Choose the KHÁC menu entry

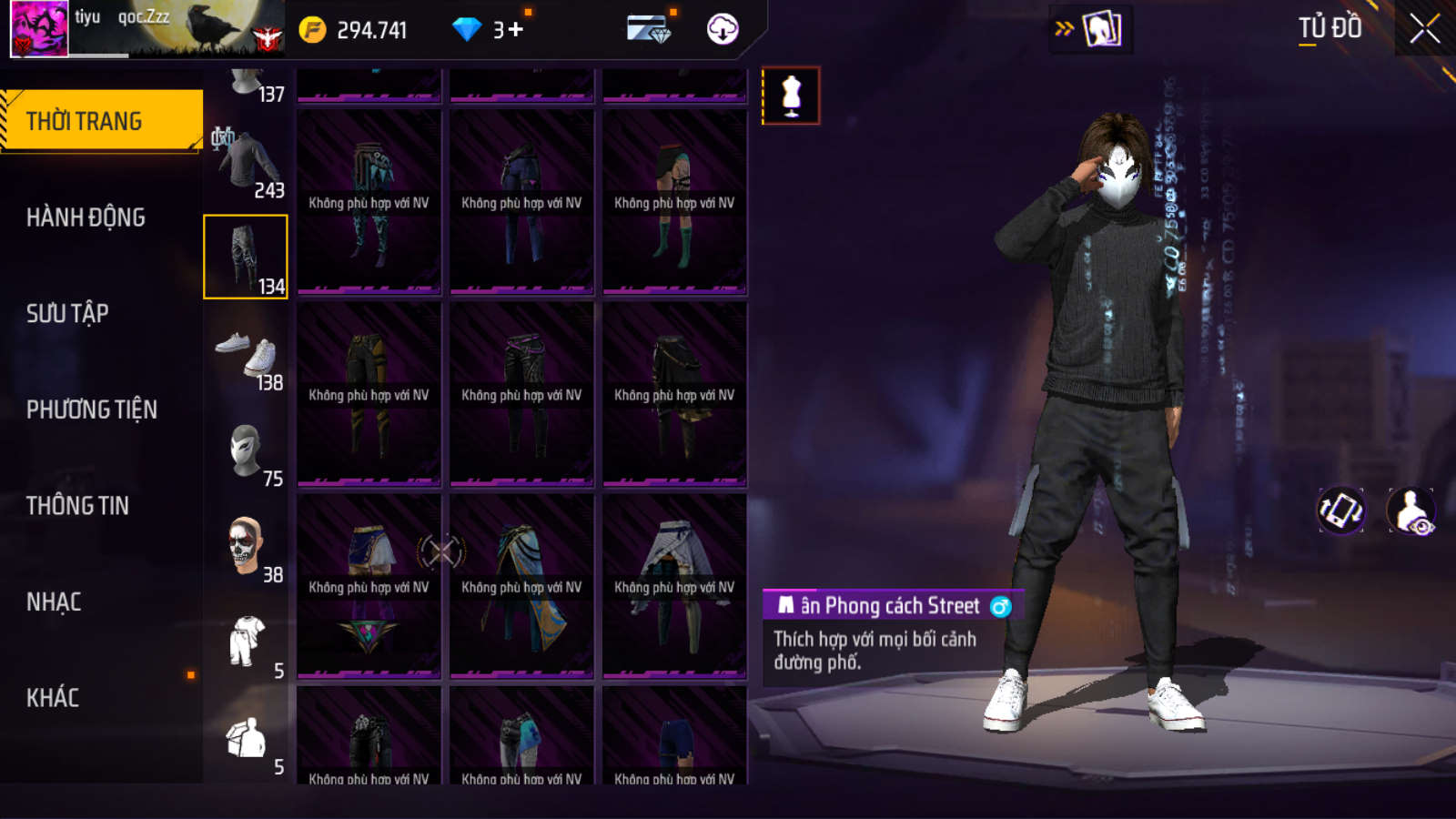[x=53, y=698]
